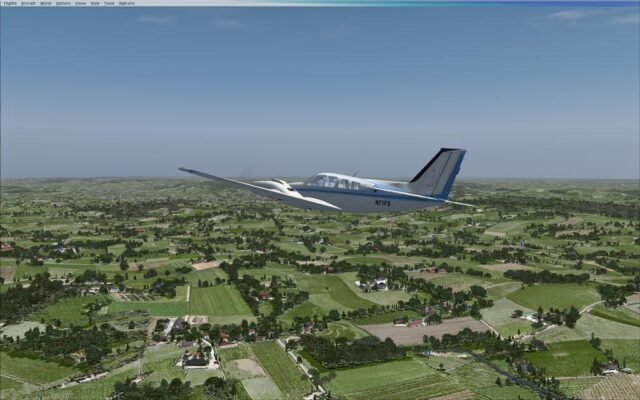
Task: Open the Add-ons menu
Action: 126,3
